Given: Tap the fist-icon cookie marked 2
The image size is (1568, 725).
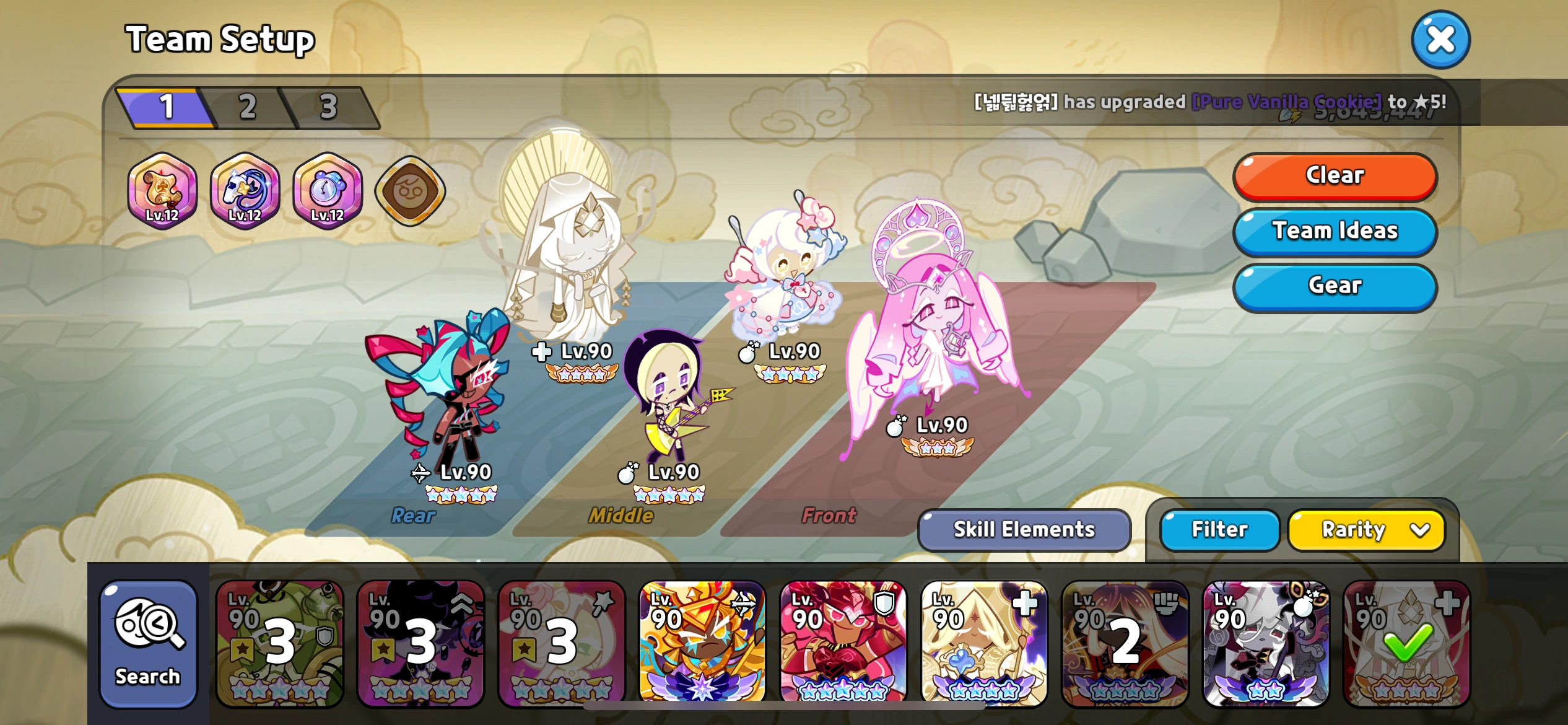Looking at the screenshot, I should point(1125,644).
